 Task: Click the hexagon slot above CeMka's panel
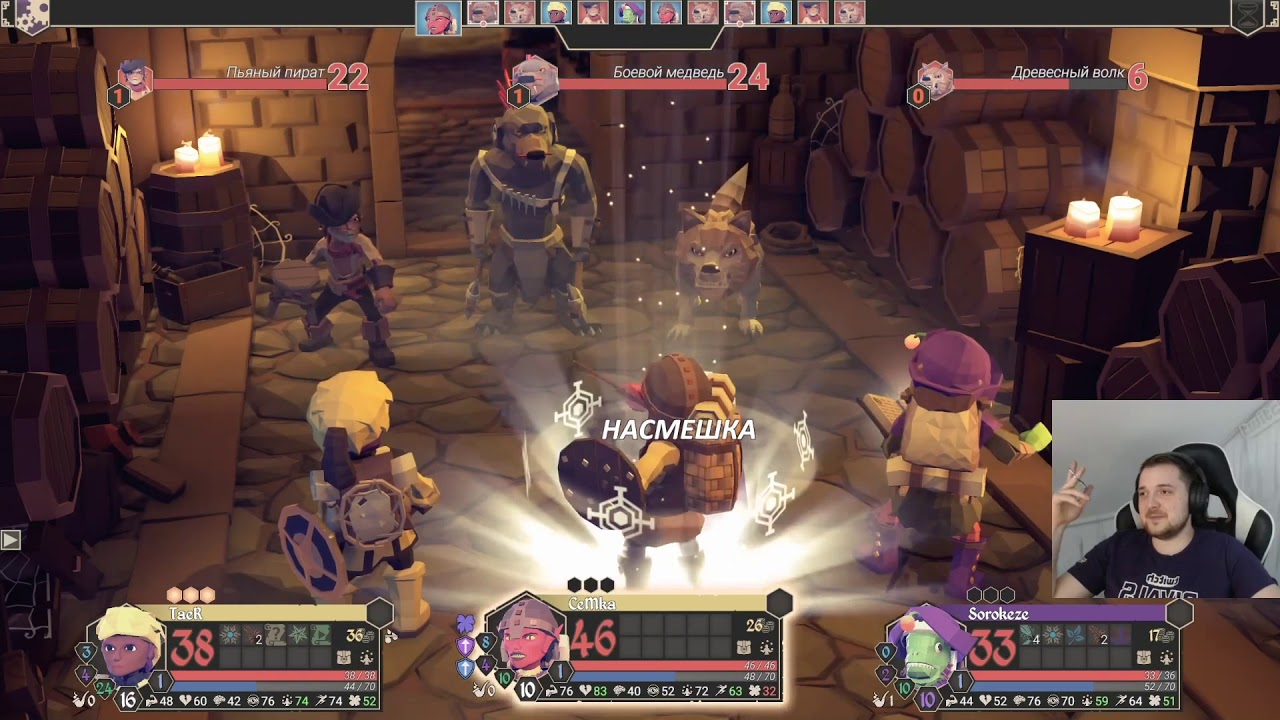(779, 603)
